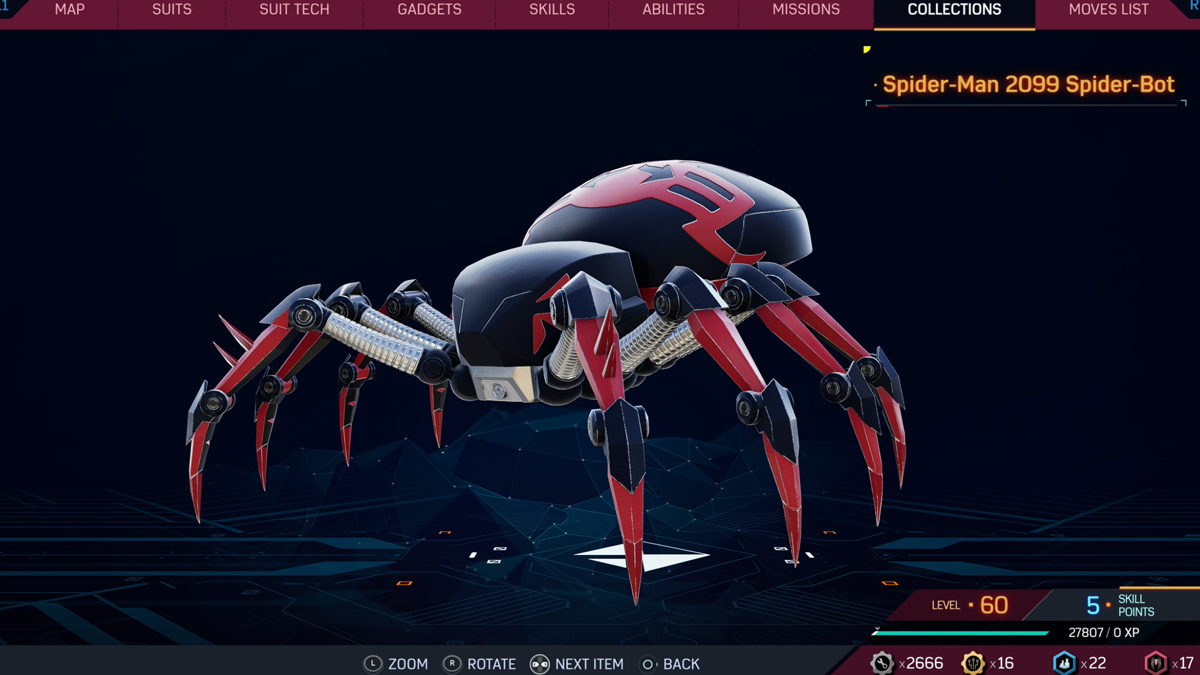This screenshot has height=675, width=1200.
Task: Switch to the Map tab
Action: coord(70,10)
